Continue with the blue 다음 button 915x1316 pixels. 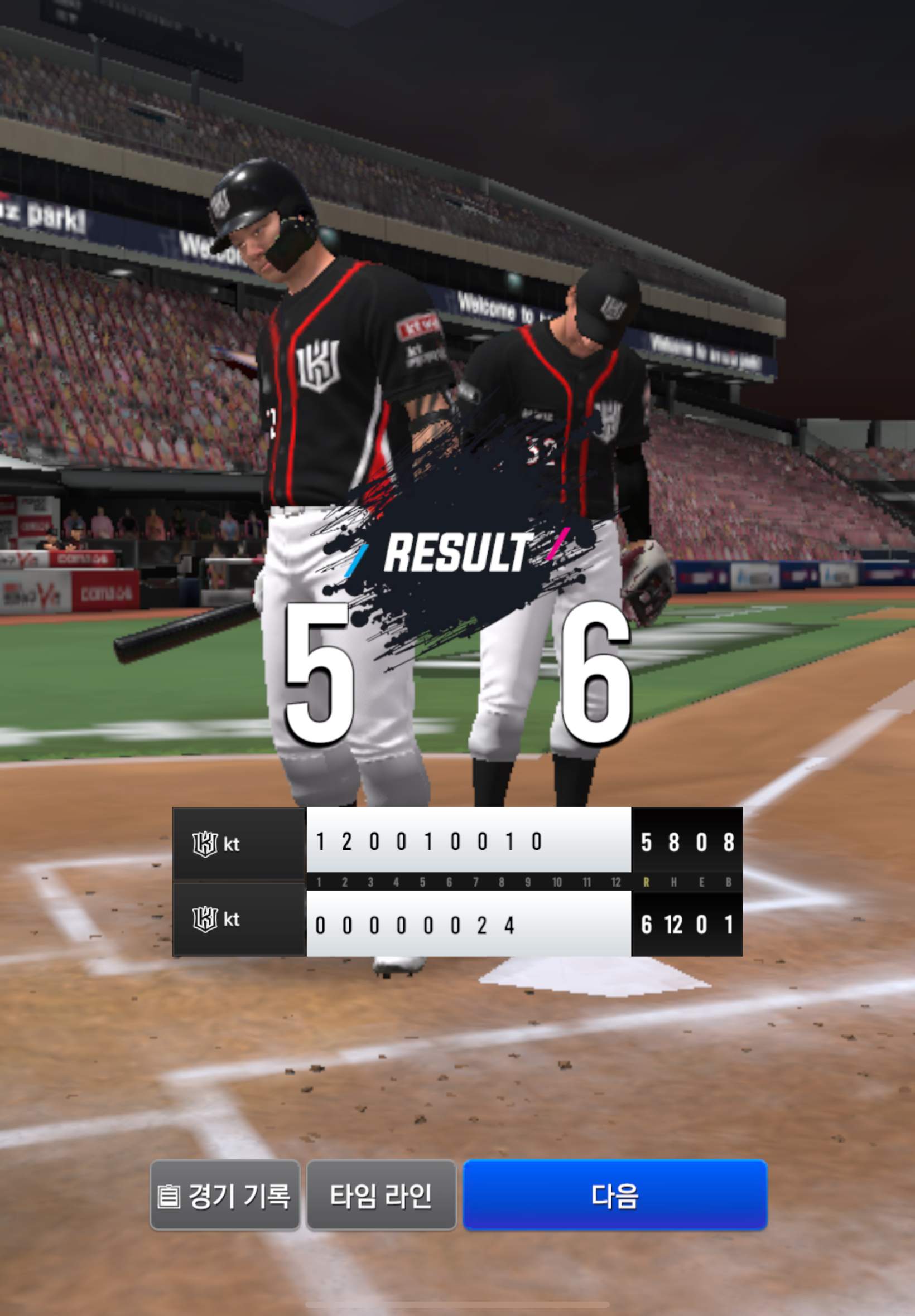[x=615, y=1195]
